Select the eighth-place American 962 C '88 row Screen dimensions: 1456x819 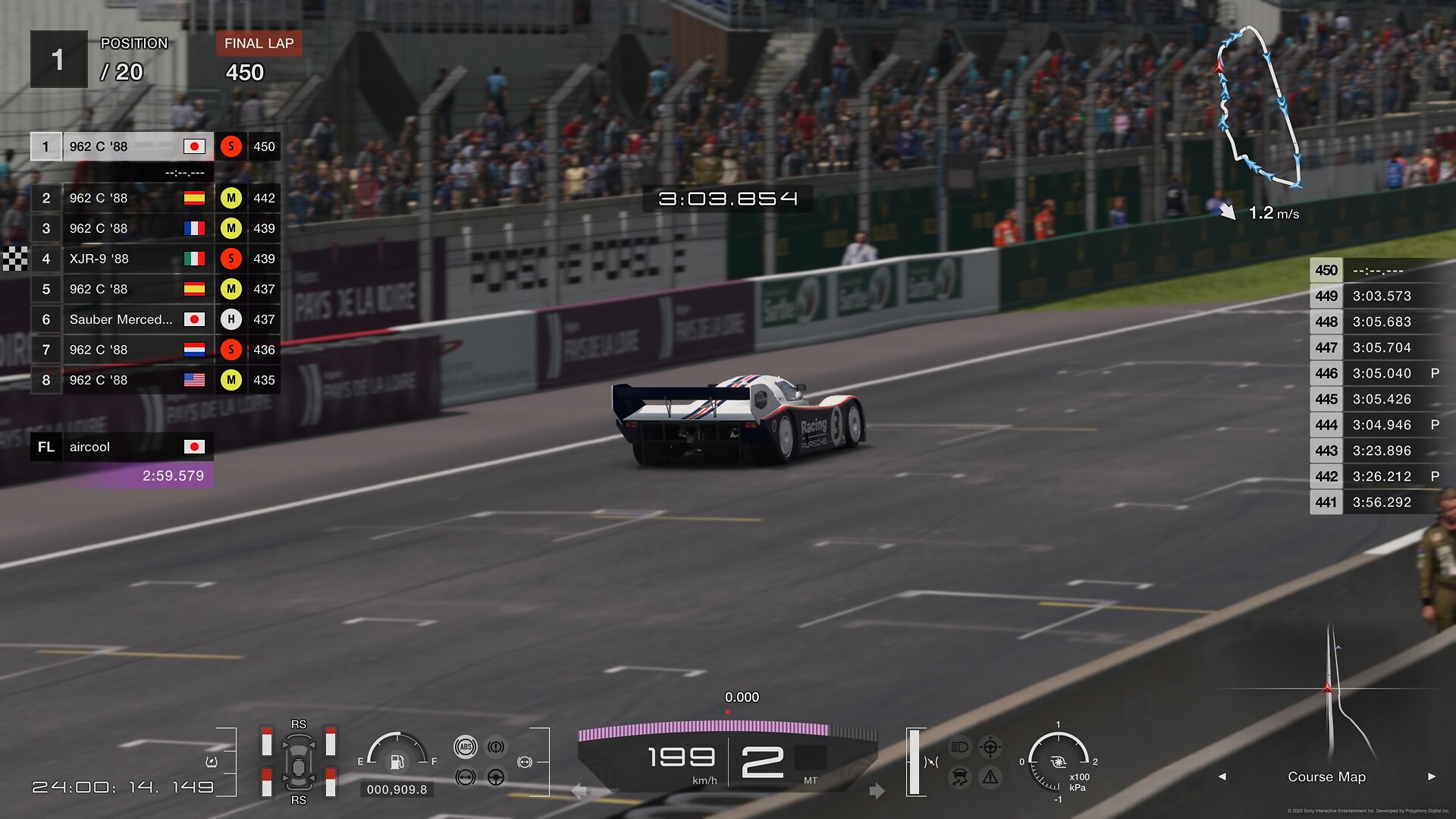pyautogui.click(x=121, y=380)
